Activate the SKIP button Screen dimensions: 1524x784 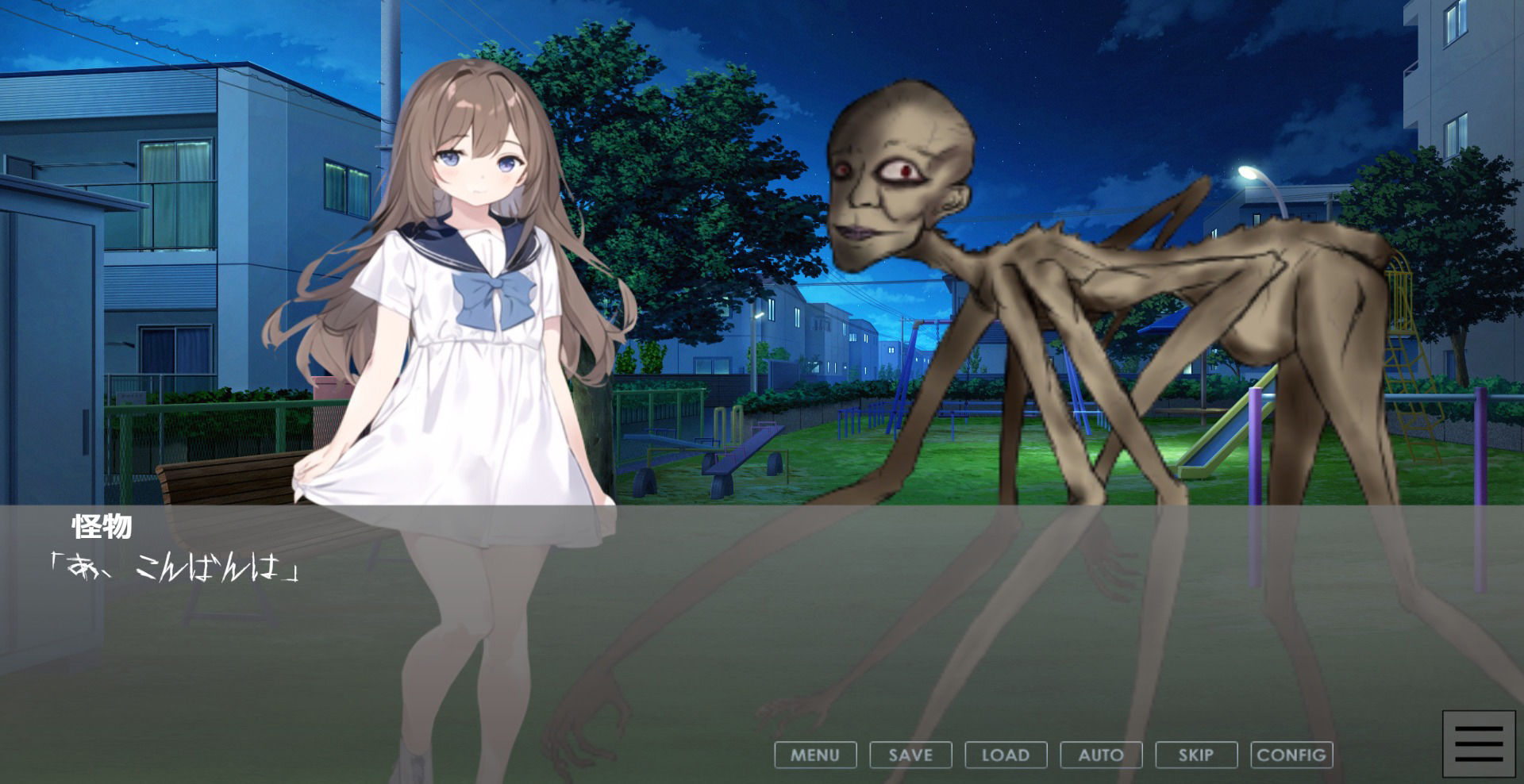(x=1196, y=755)
